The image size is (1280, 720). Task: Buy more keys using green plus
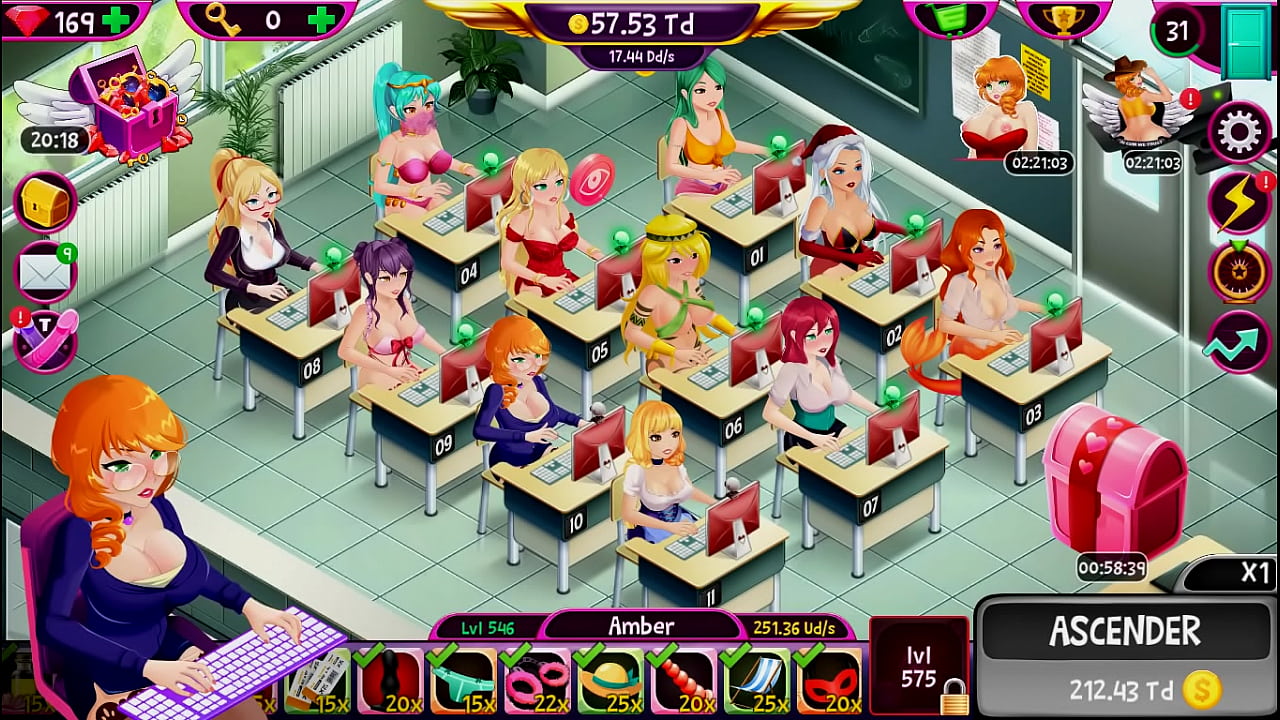click(x=320, y=20)
